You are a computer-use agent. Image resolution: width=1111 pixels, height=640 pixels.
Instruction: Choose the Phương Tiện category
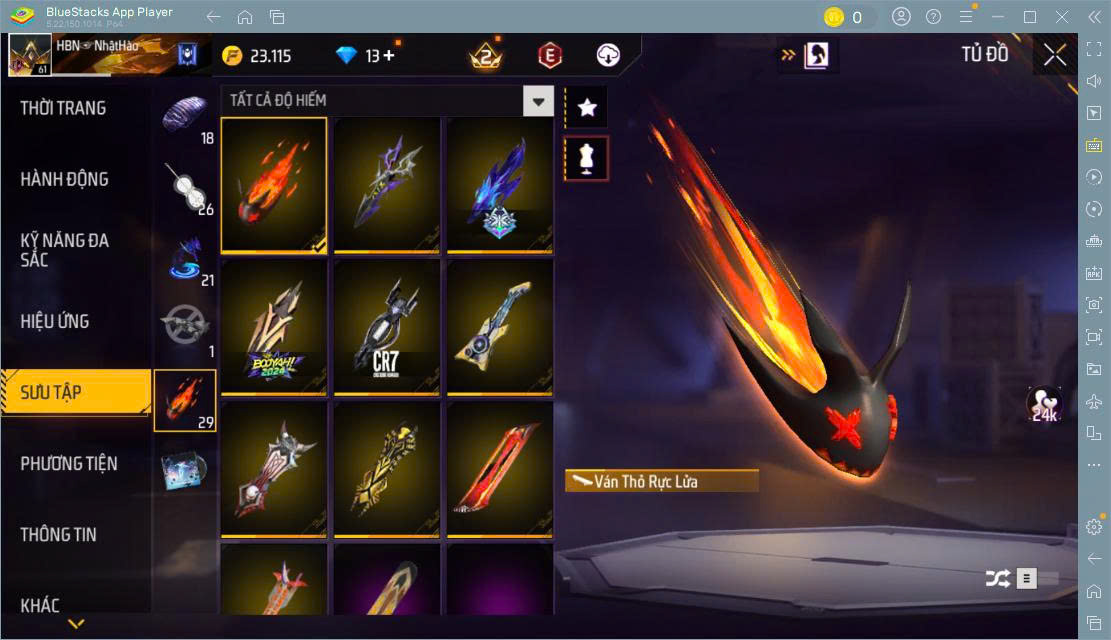pyautogui.click(x=69, y=463)
